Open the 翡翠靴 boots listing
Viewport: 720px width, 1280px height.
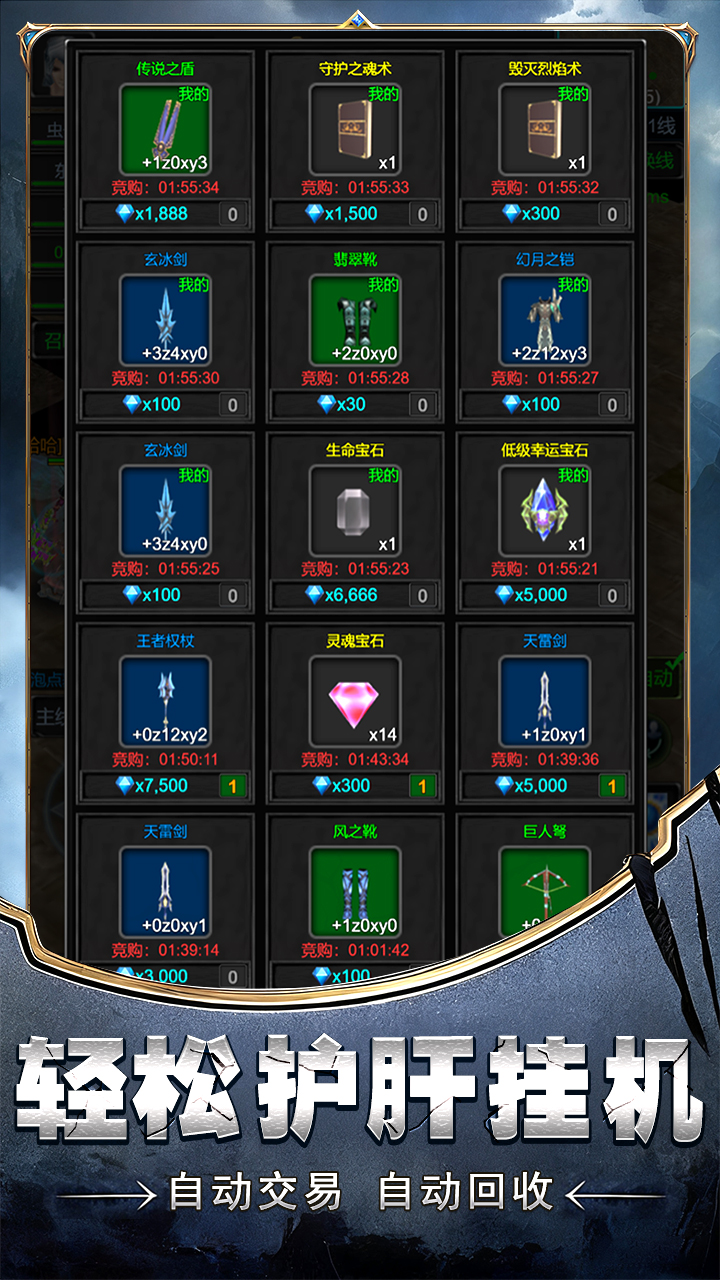355,320
